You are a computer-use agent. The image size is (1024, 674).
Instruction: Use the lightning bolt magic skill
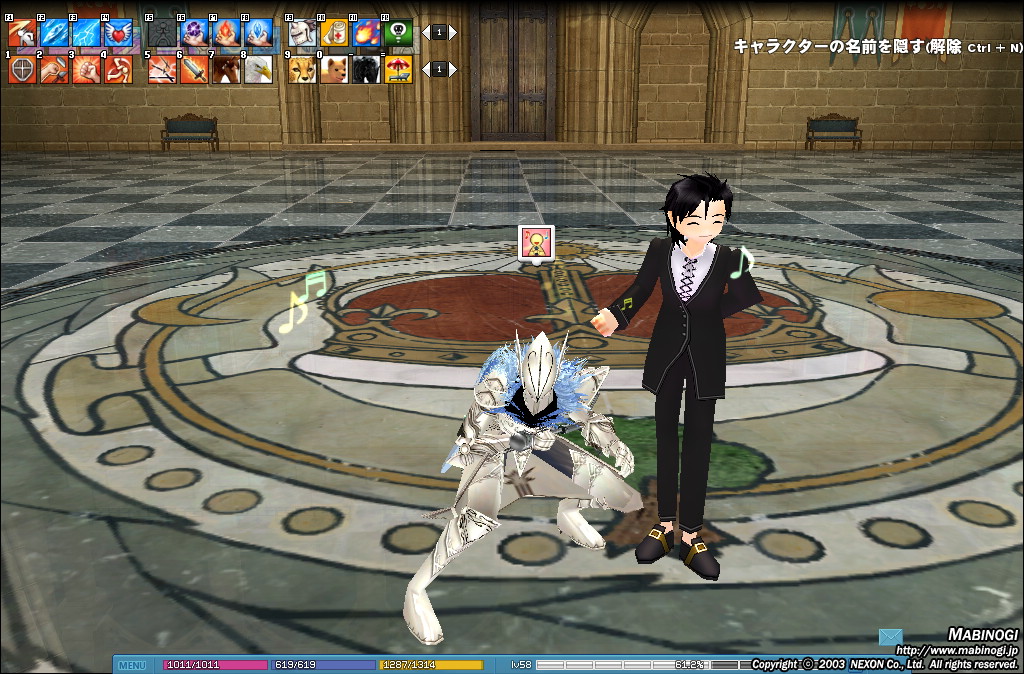pos(86,33)
